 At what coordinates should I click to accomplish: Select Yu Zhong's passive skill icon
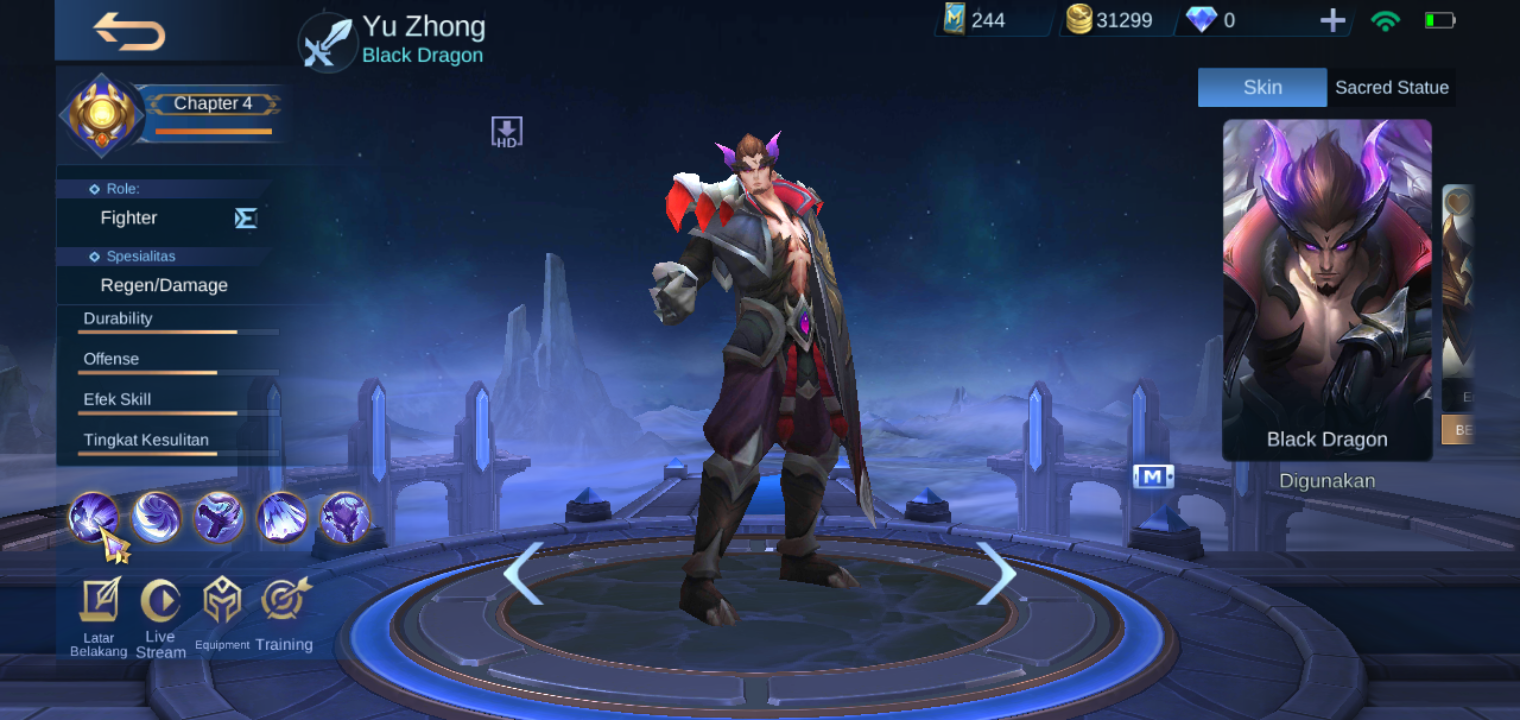pyautogui.click(x=95, y=518)
